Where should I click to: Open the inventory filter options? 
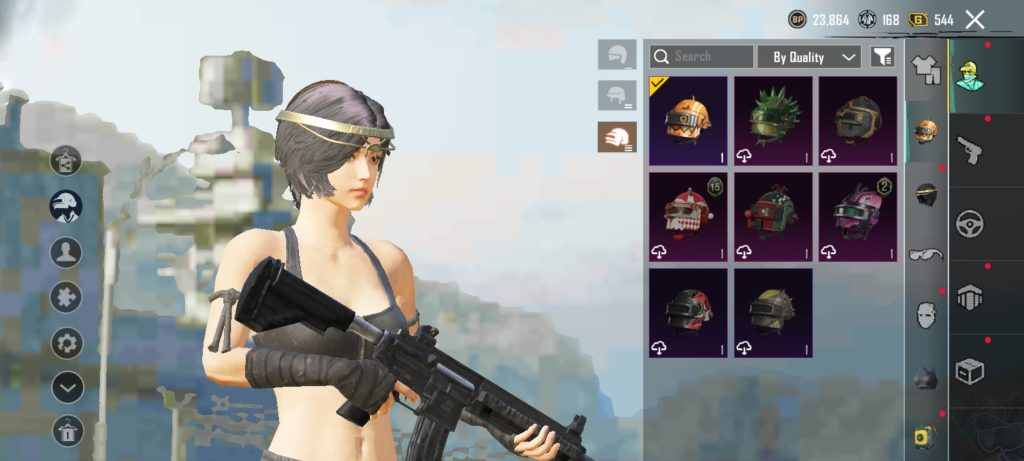881,57
